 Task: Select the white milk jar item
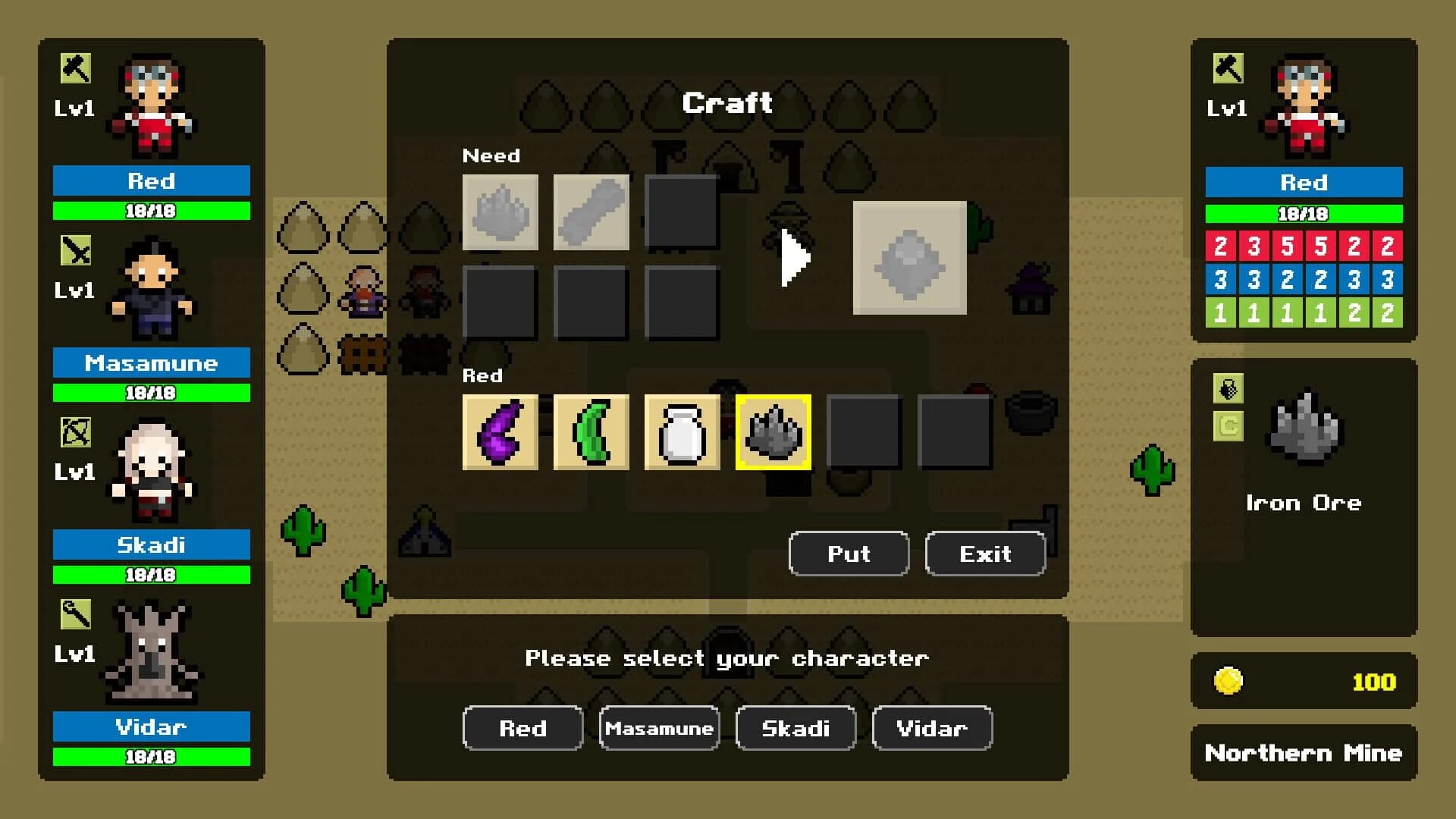(x=682, y=432)
